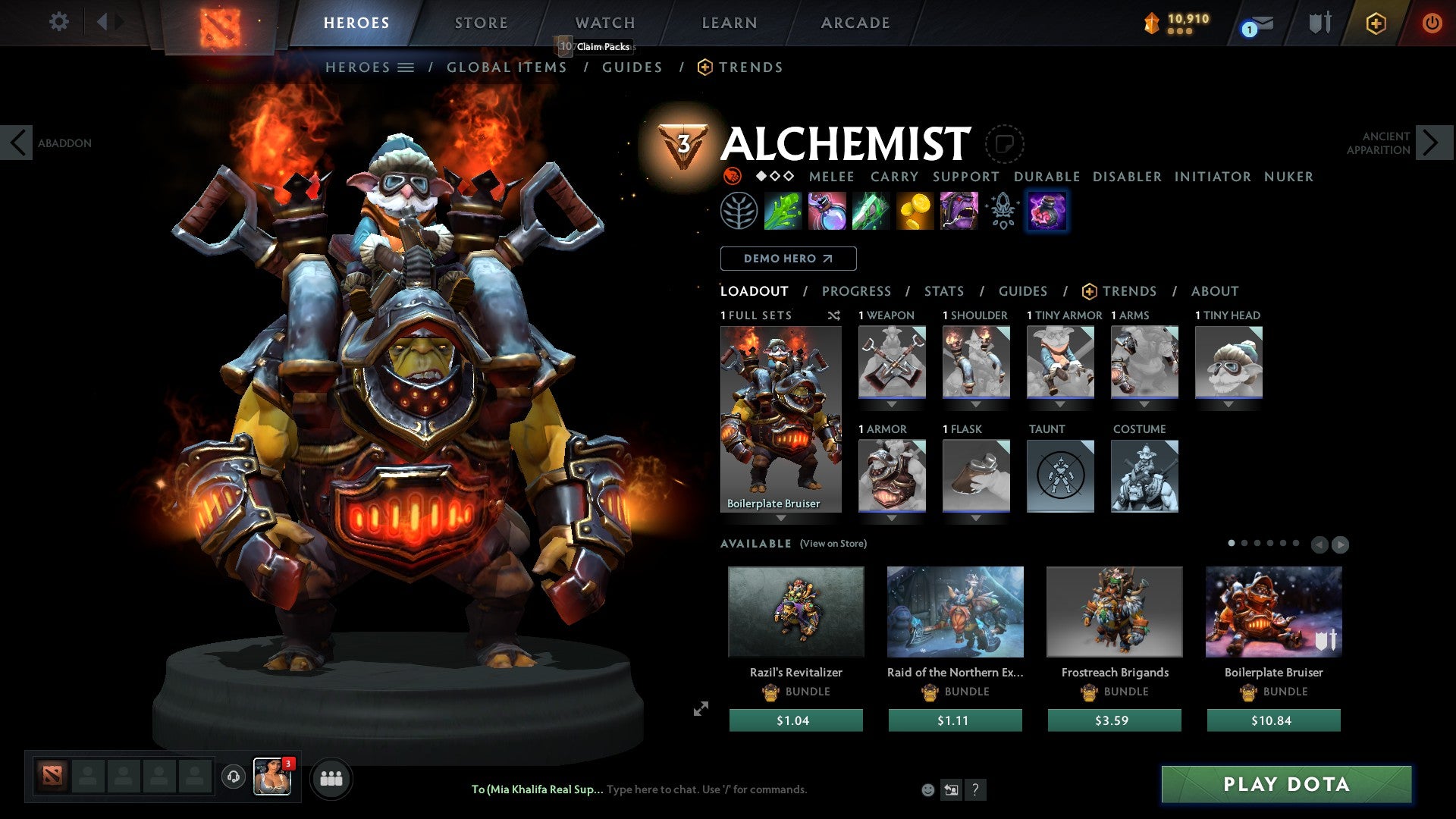Image resolution: width=1456 pixels, height=819 pixels.
Task: View the Unstable Concoction ability icon
Action: 827,211
